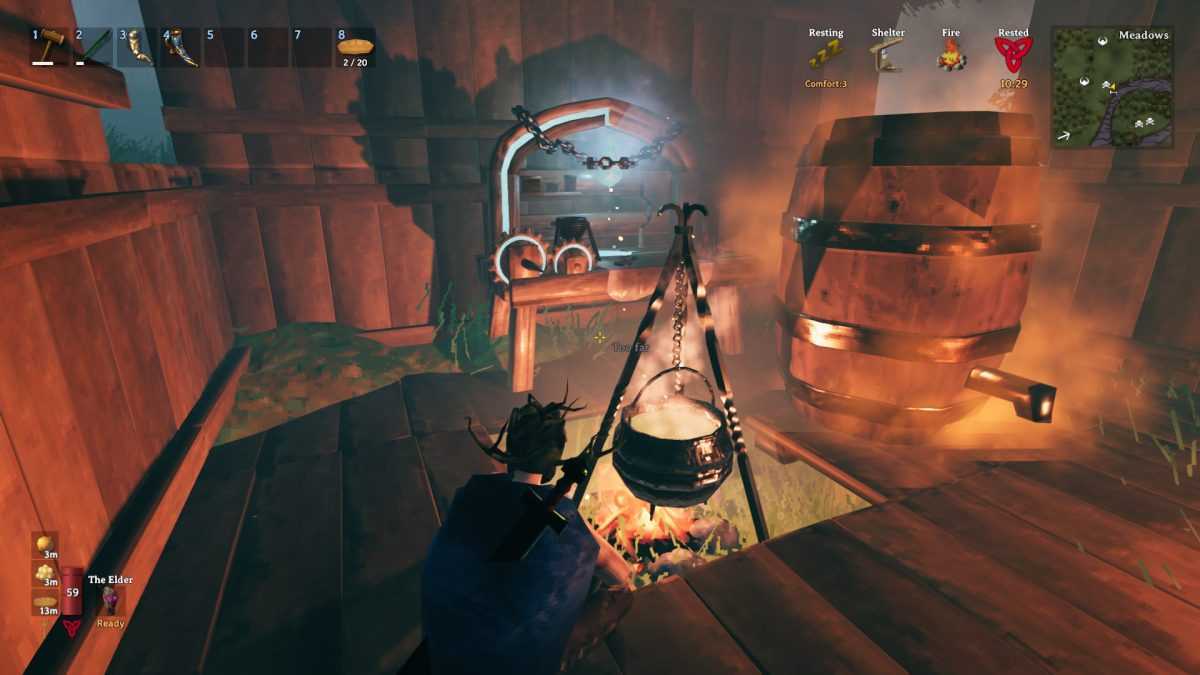
Task: Choose the horn item in hotbar slot 3
Action: coord(138,47)
